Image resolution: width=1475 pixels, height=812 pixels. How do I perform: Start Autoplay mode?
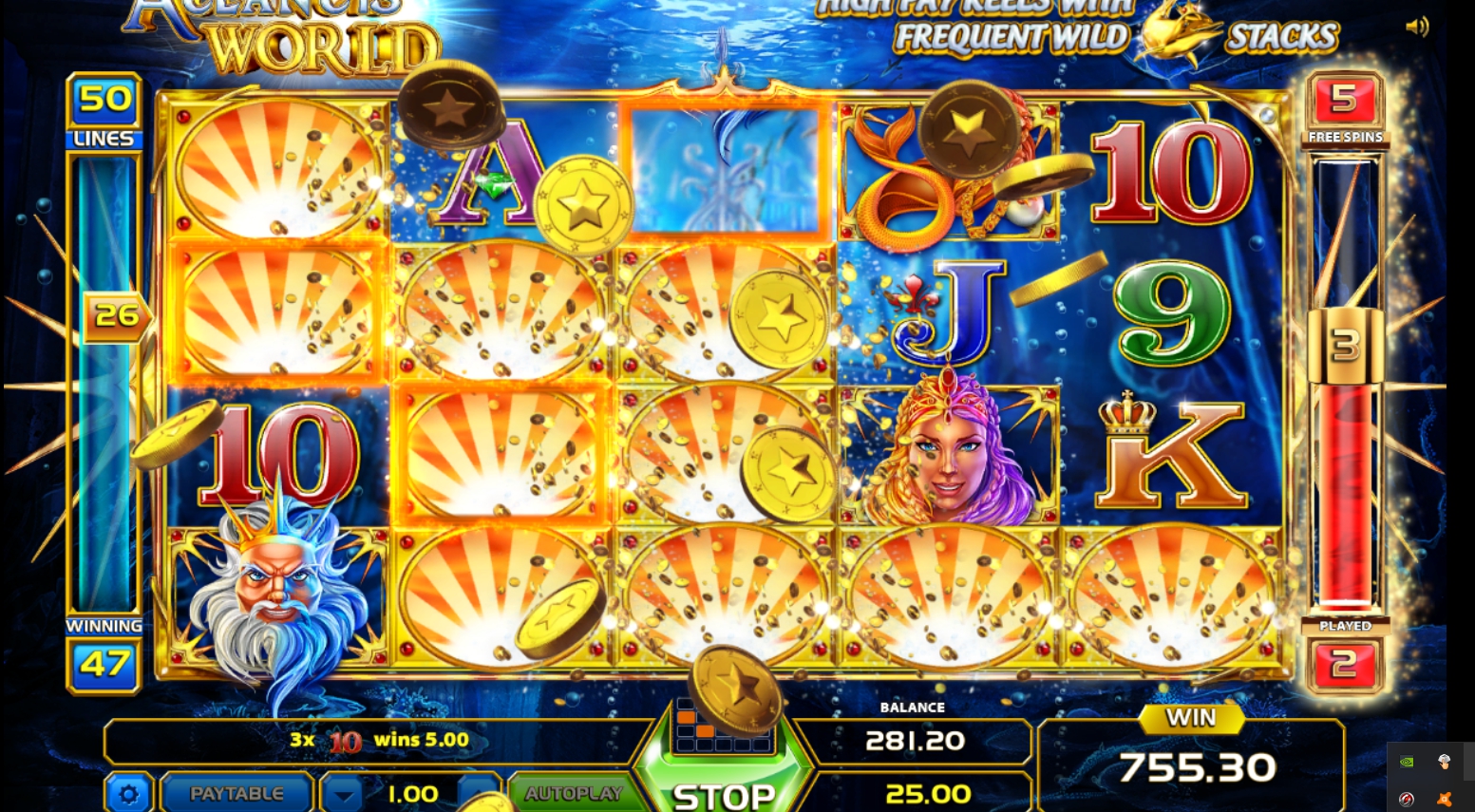(573, 793)
